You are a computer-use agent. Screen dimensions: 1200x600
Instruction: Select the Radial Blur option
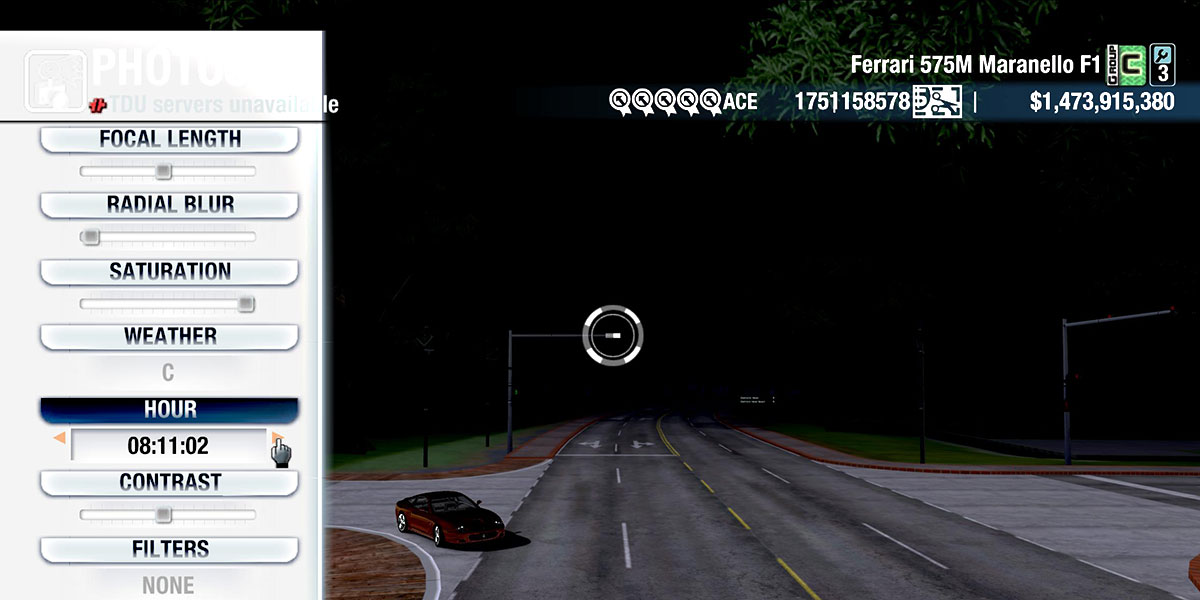[169, 205]
